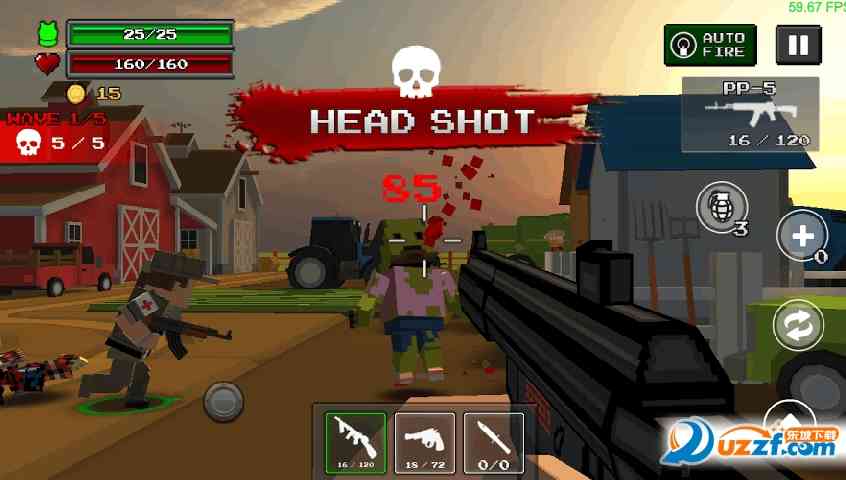846x480 pixels.
Task: Select the submachine gun hotbar slot
Action: [356, 442]
